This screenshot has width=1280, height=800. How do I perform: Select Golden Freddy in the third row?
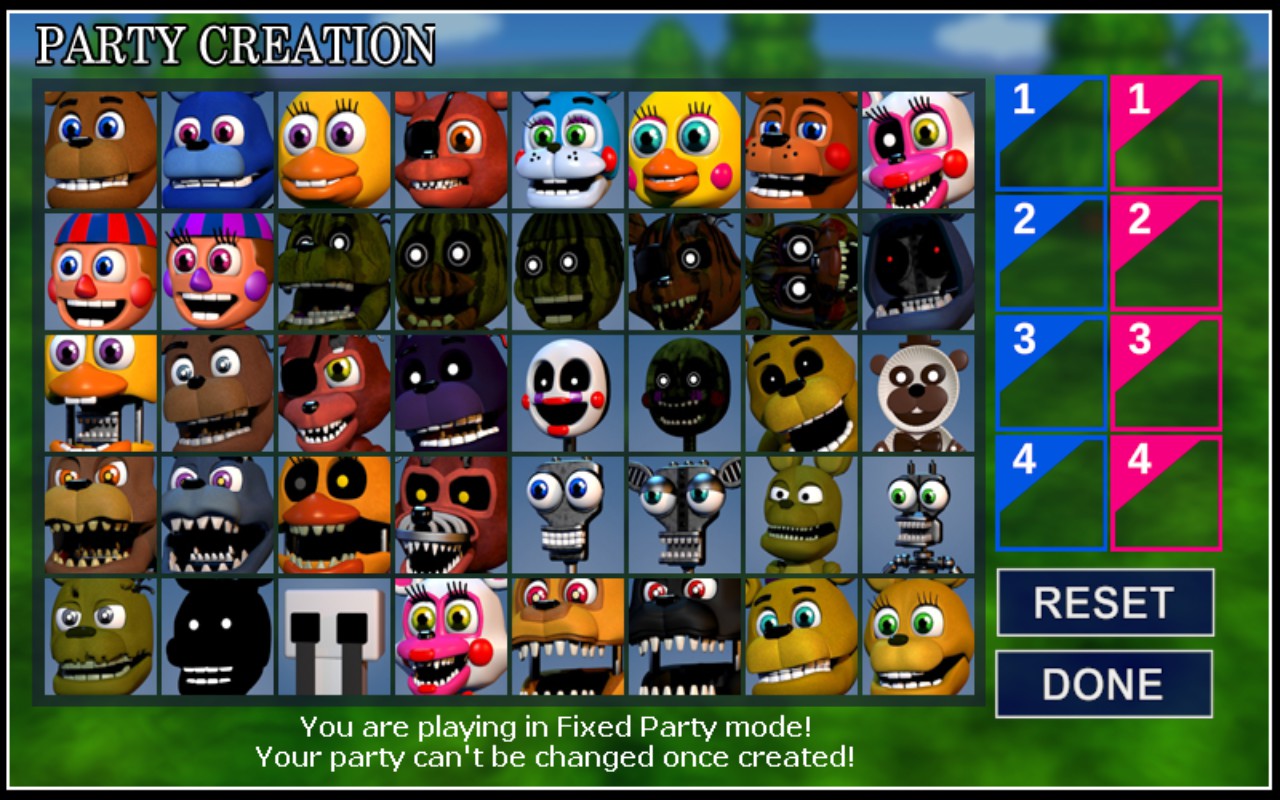point(800,392)
